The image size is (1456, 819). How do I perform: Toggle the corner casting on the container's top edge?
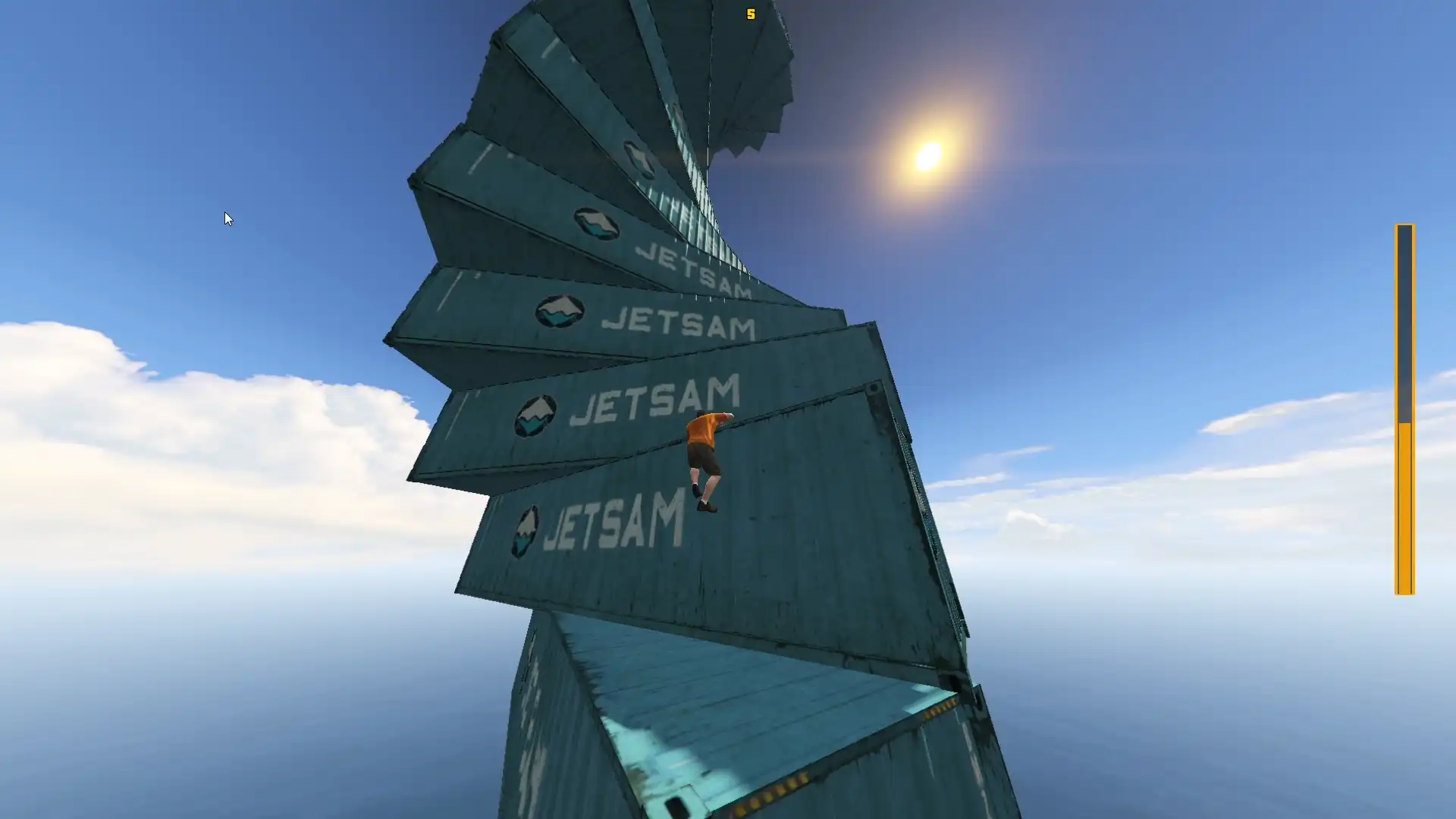(x=872, y=388)
